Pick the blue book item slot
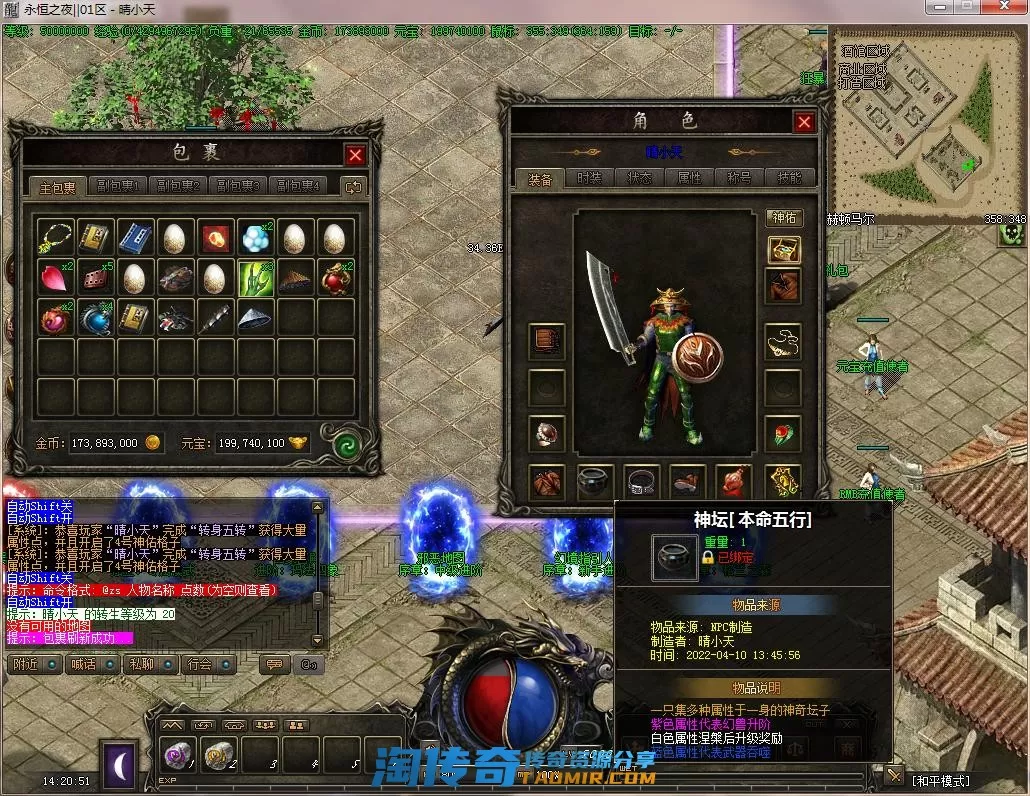The width and height of the screenshot is (1030, 796). (134, 237)
